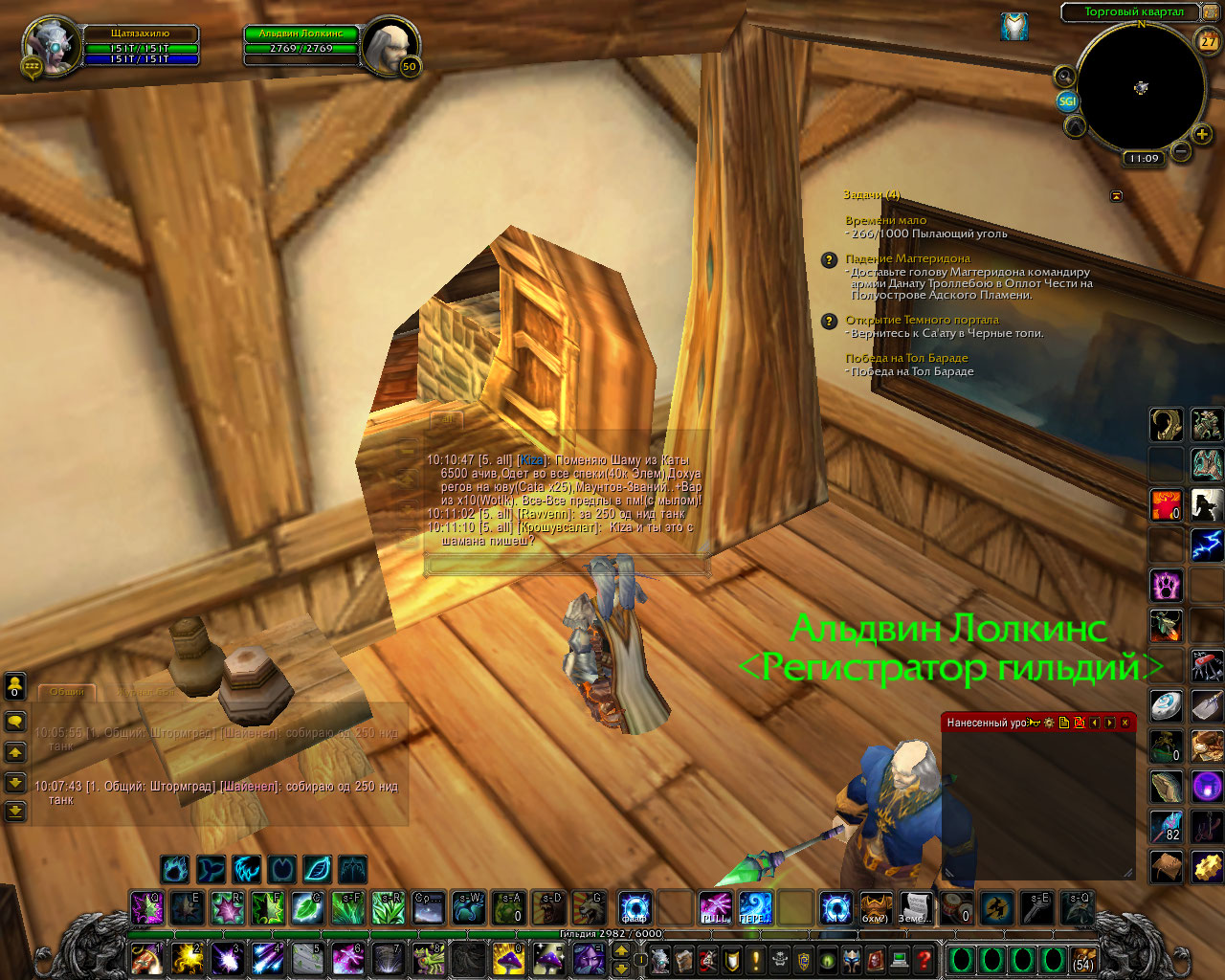1225x980 pixels.
Task: Click the blue SGI minimap button
Action: point(1067,100)
